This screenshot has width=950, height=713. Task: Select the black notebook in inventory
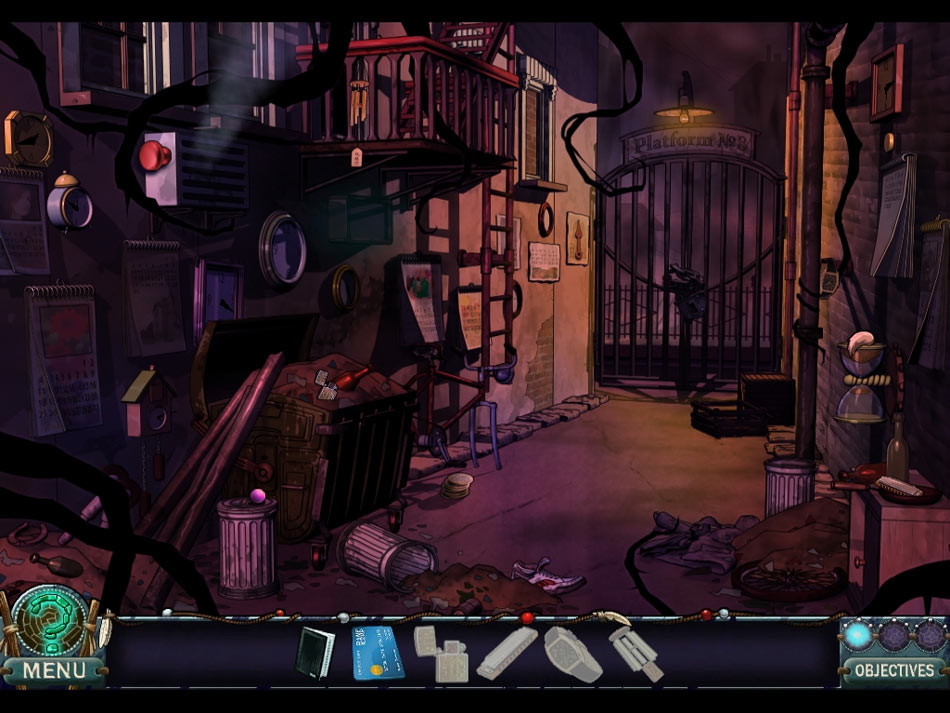pyautogui.click(x=312, y=652)
